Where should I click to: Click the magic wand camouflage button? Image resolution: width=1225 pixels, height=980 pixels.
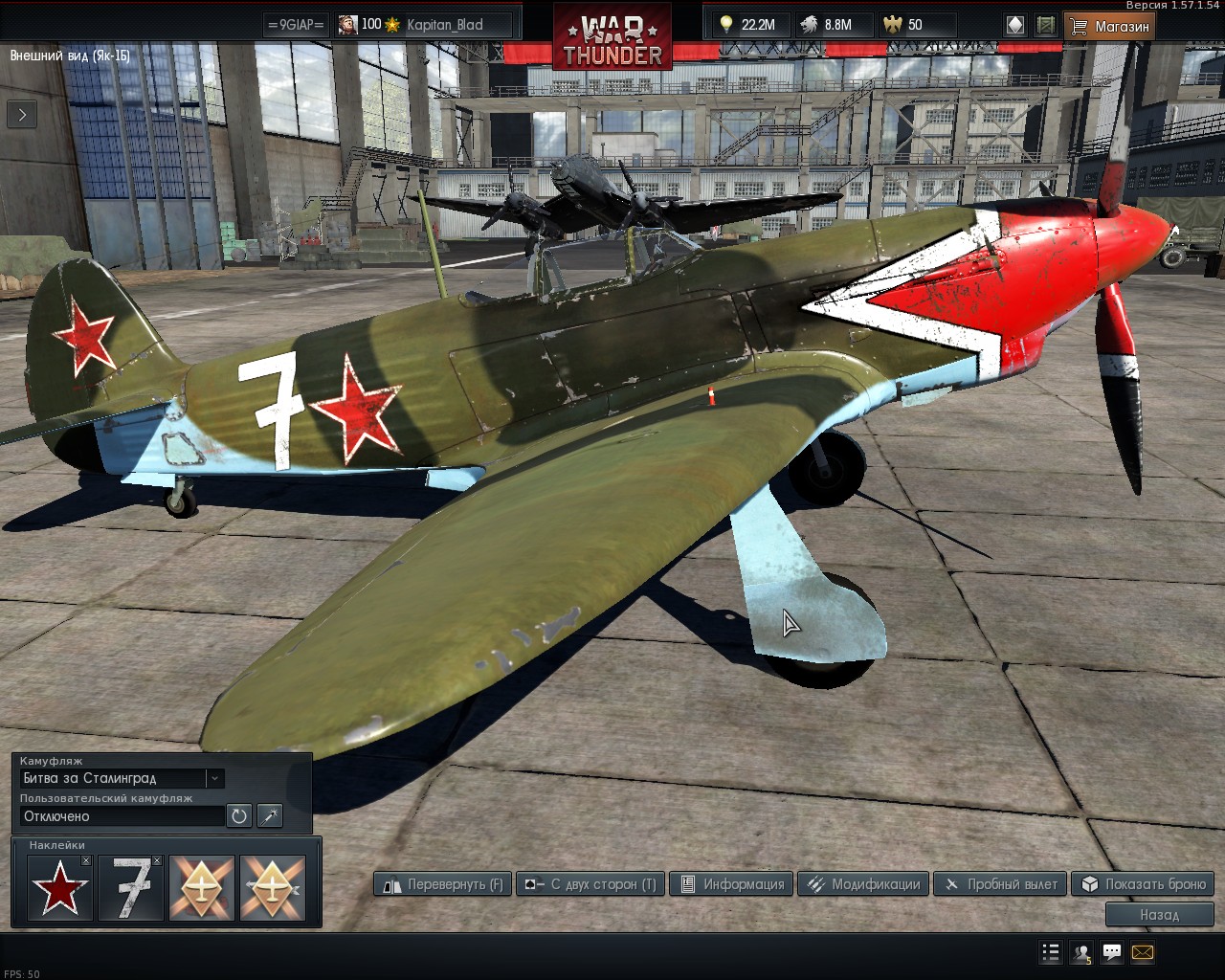coord(270,816)
